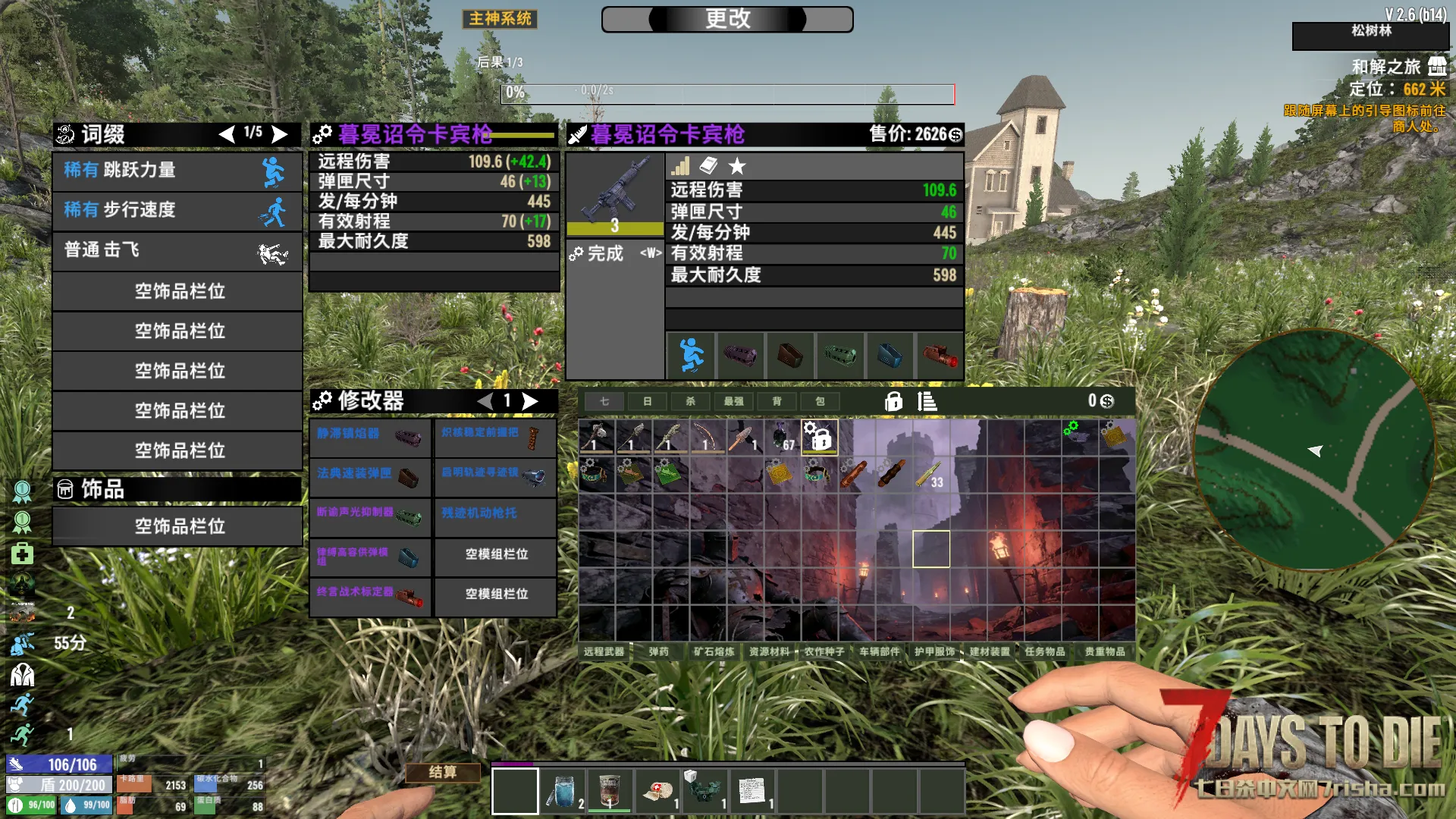Open the 弹药 category tab
Screen dimensions: 1456x819
658,651
